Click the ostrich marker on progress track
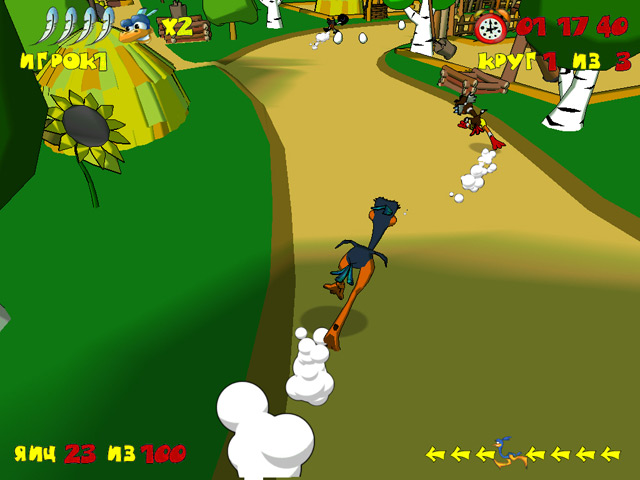Screen dimensions: 640x480 click(508, 454)
